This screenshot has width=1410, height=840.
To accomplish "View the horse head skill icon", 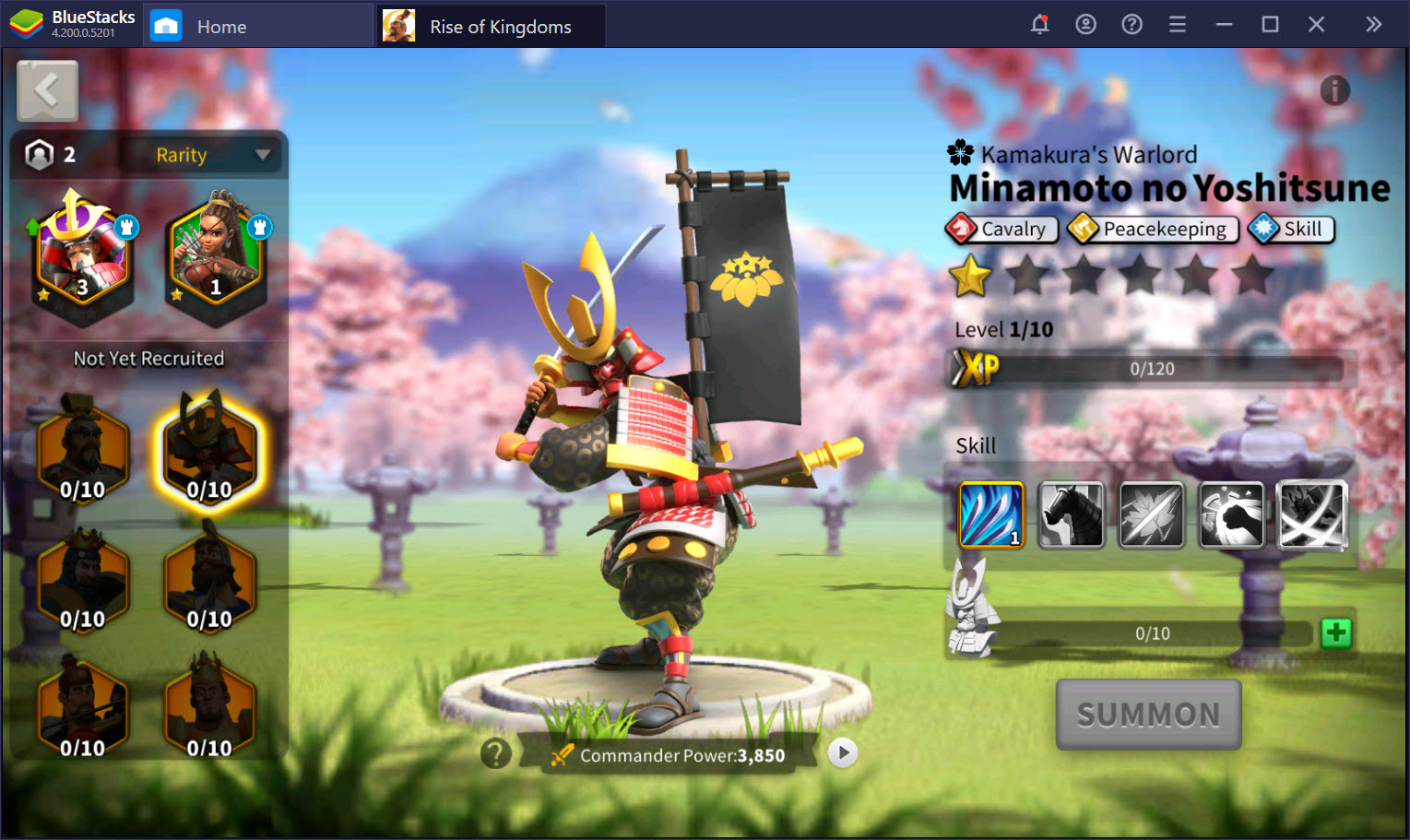I will tap(1071, 515).
